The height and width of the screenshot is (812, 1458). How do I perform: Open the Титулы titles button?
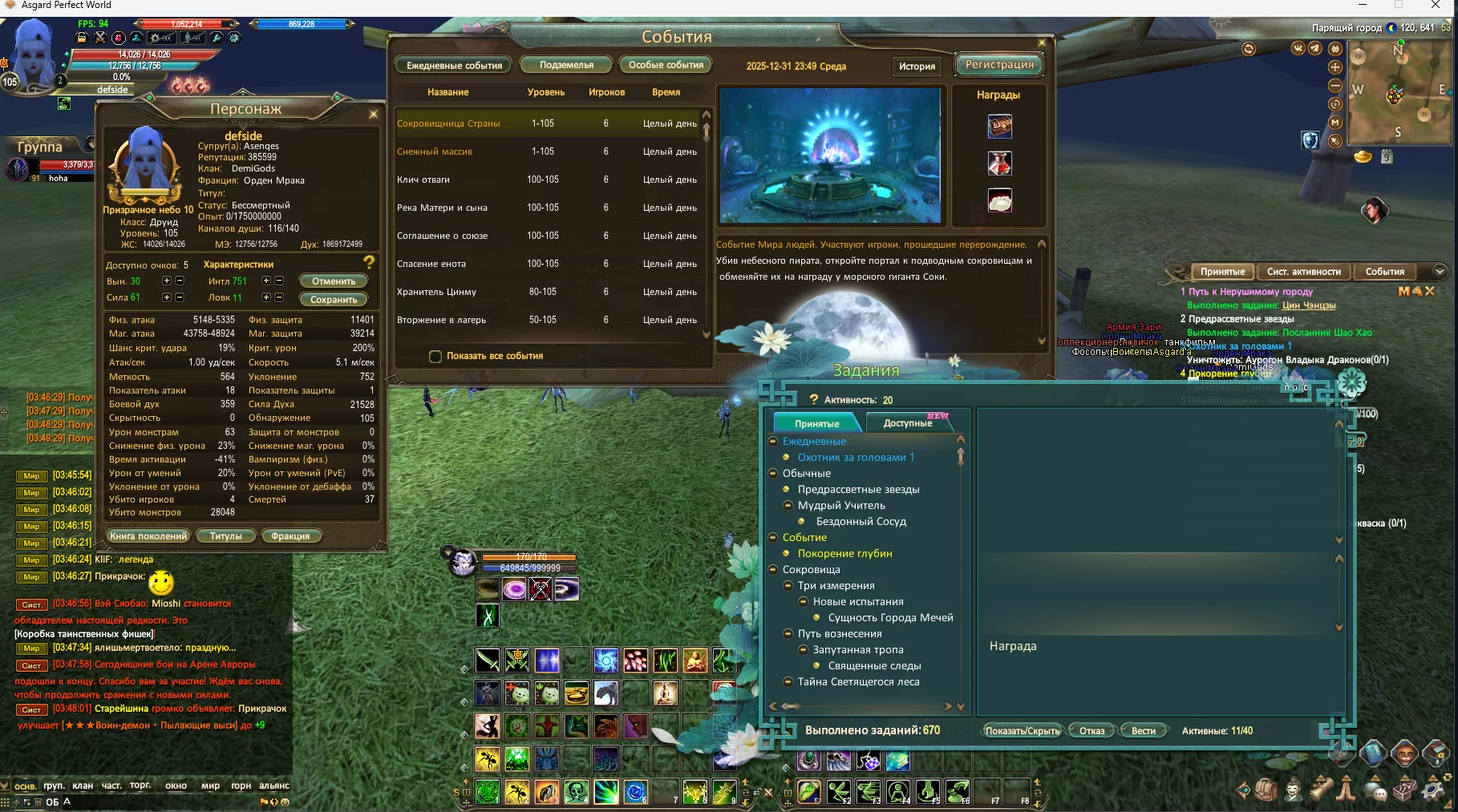click(225, 536)
